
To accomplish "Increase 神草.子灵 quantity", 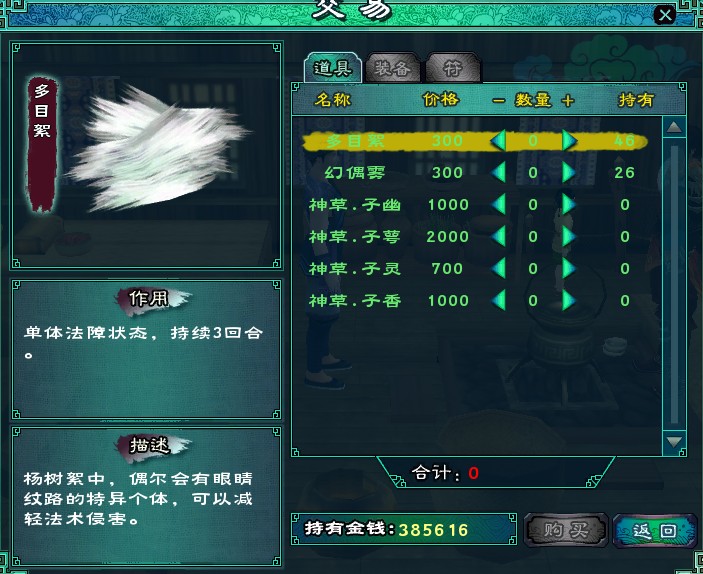I will click(569, 269).
